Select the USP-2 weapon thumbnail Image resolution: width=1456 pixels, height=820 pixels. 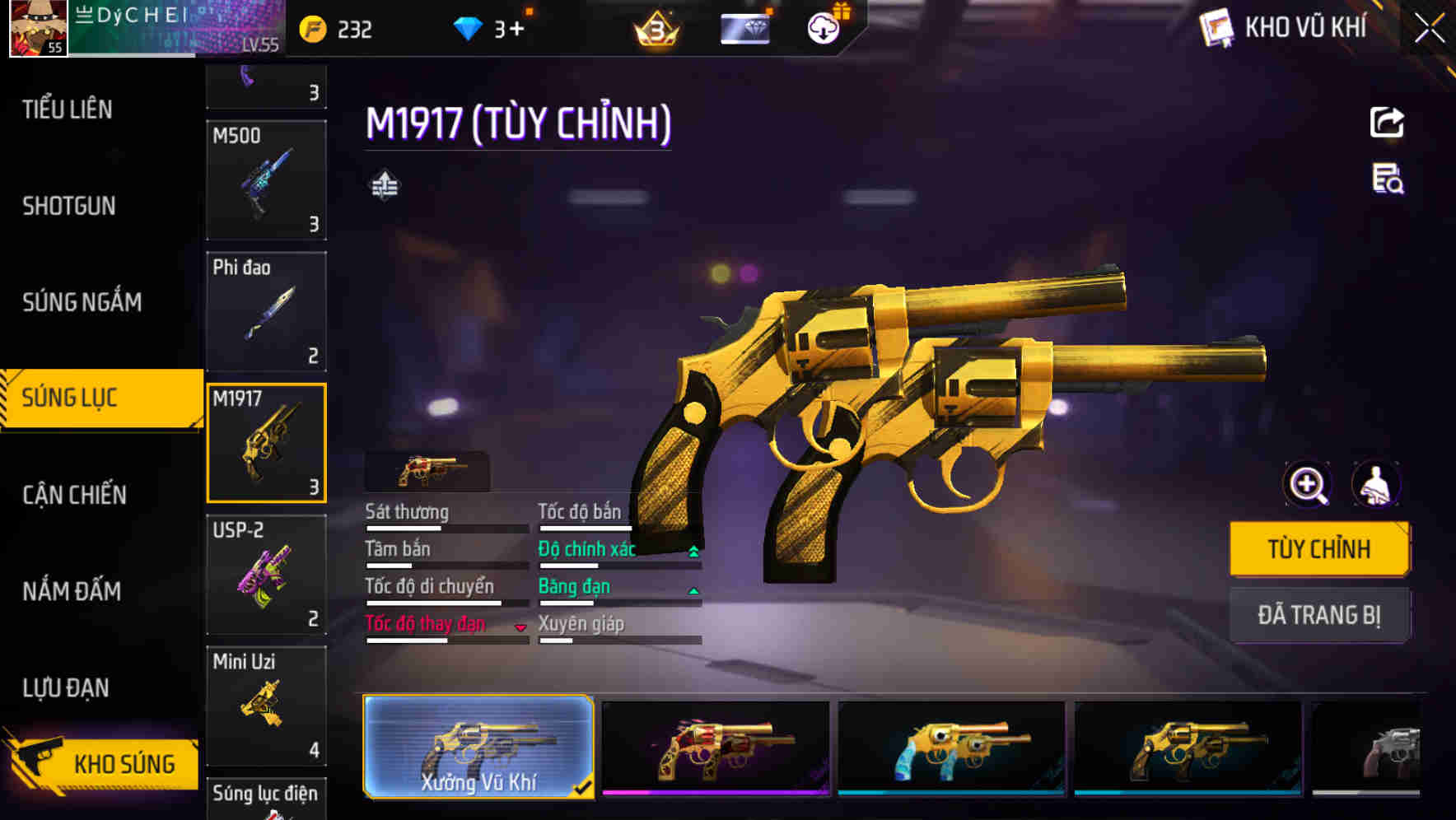[266, 574]
